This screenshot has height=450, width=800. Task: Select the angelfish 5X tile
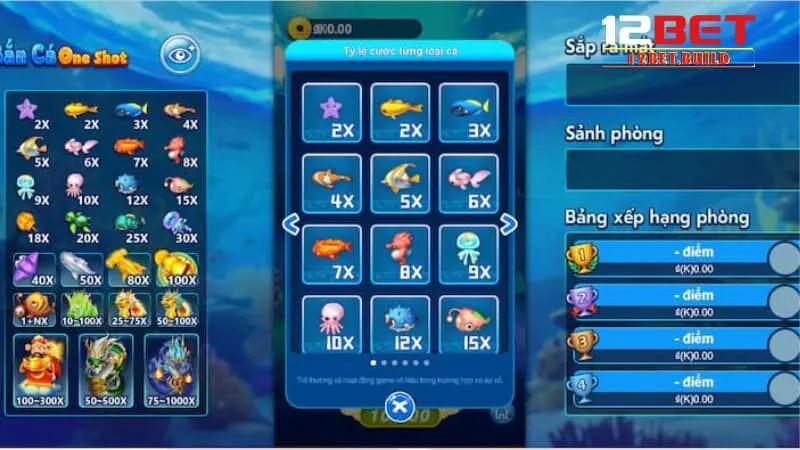tap(400, 183)
